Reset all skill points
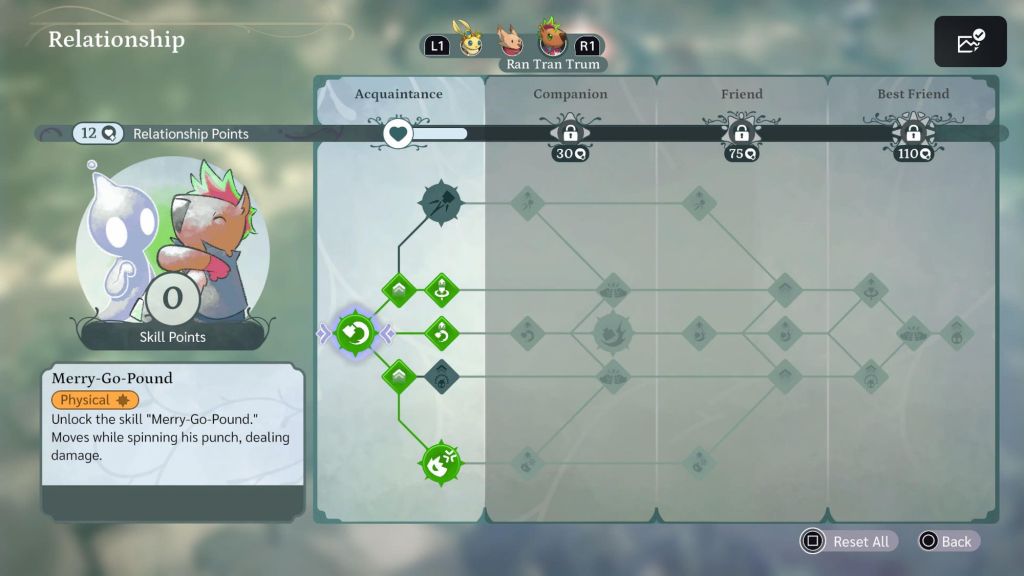The height and width of the screenshot is (576, 1024). [x=848, y=541]
